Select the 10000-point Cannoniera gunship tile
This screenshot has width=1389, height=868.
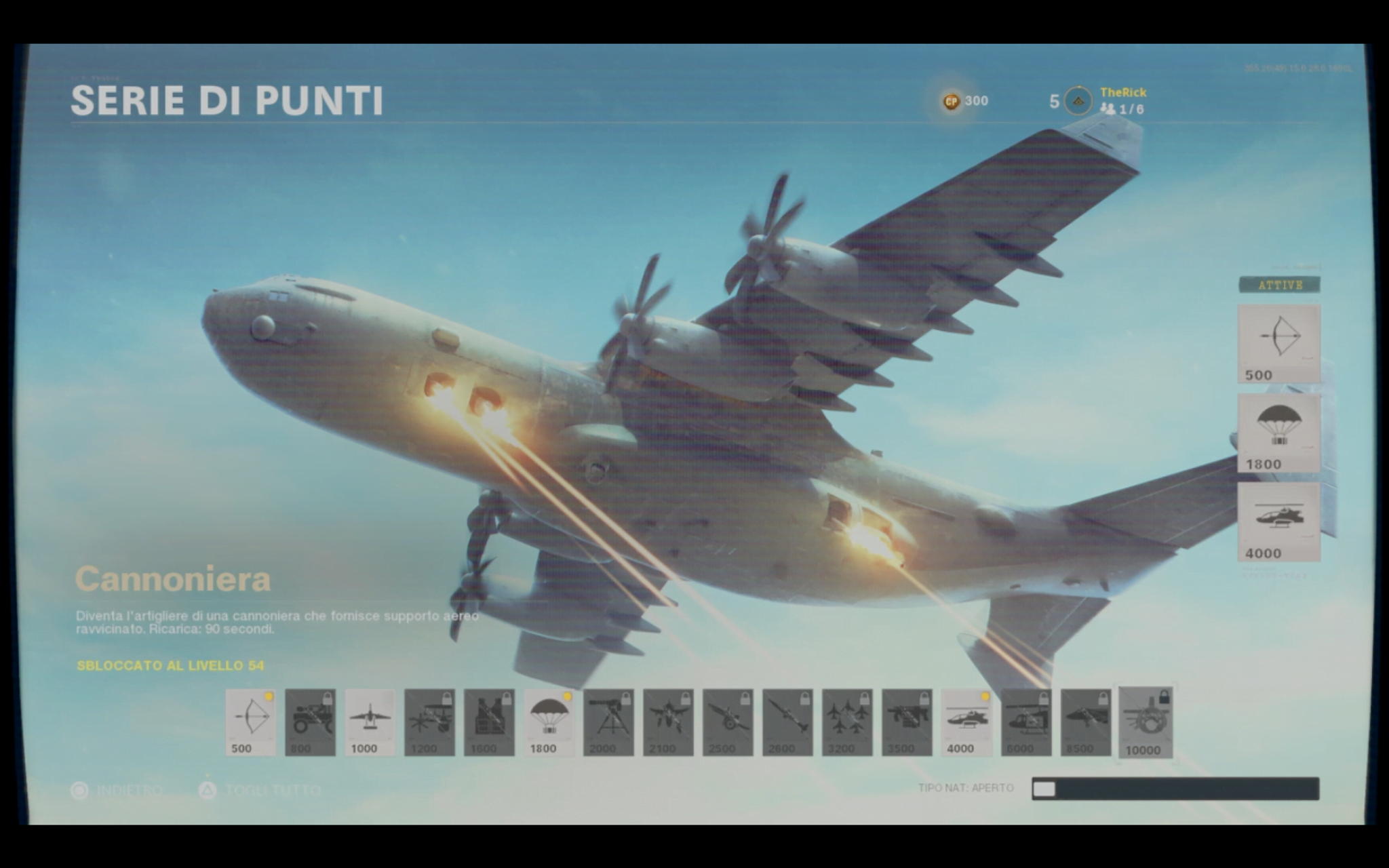(x=1146, y=722)
